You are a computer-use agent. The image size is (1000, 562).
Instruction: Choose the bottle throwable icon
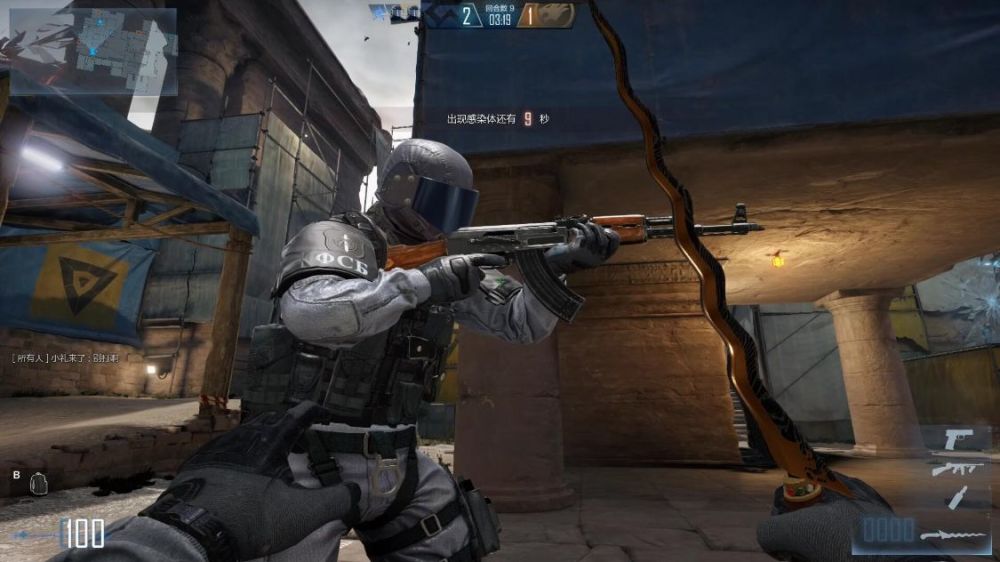[958, 496]
